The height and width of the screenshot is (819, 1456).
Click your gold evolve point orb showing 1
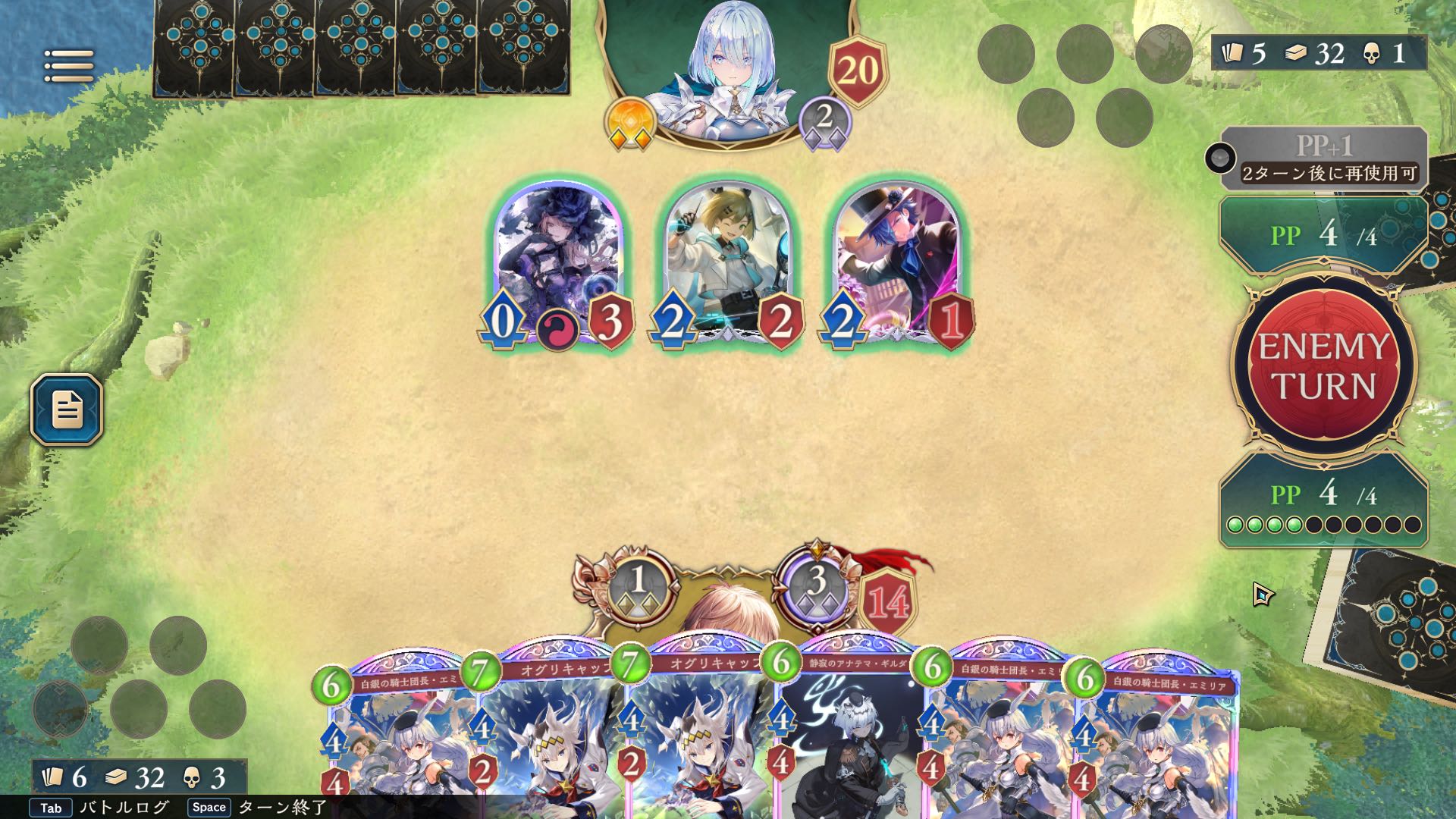pos(639,585)
